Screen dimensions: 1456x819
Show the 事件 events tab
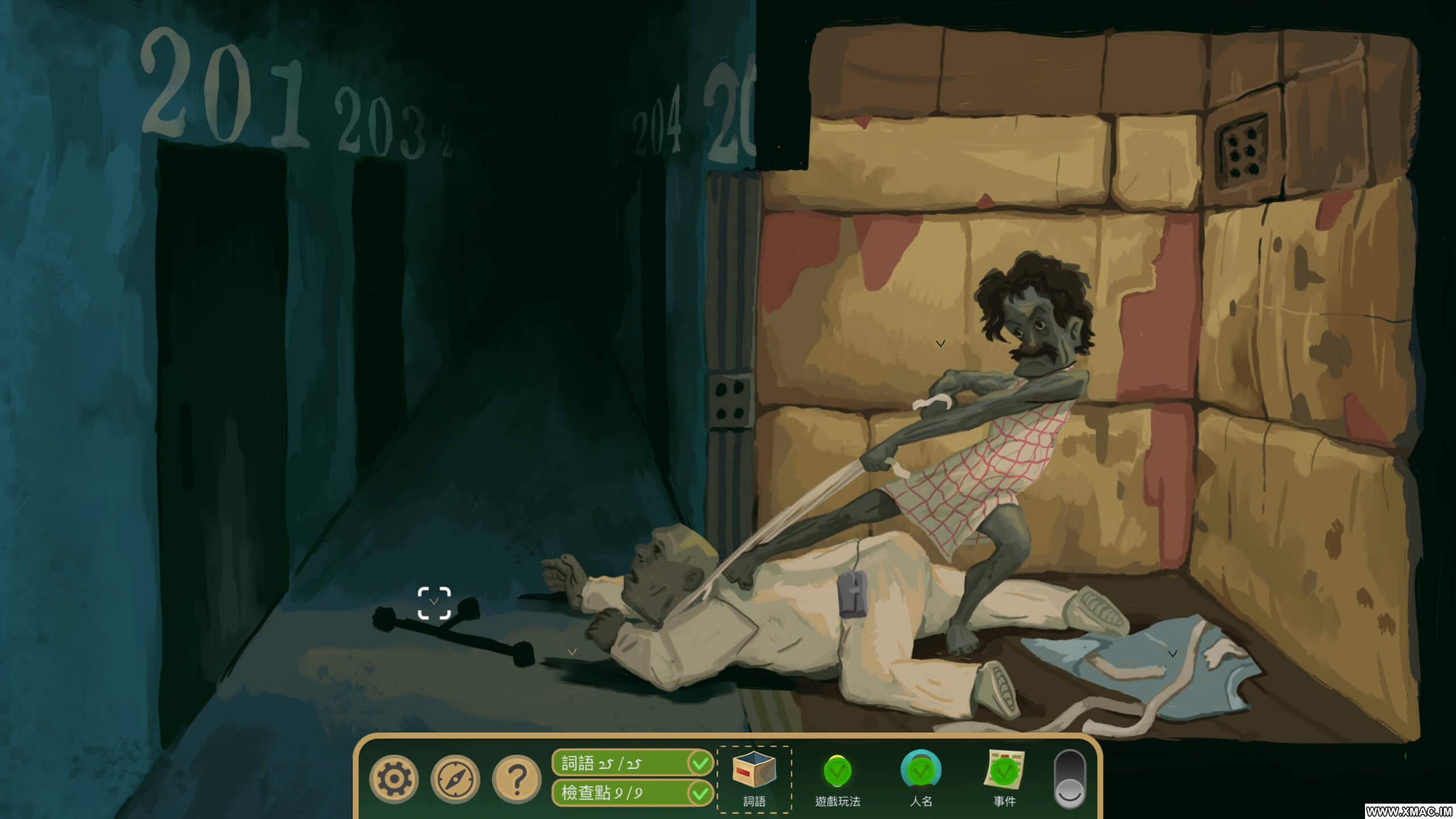click(x=1004, y=779)
